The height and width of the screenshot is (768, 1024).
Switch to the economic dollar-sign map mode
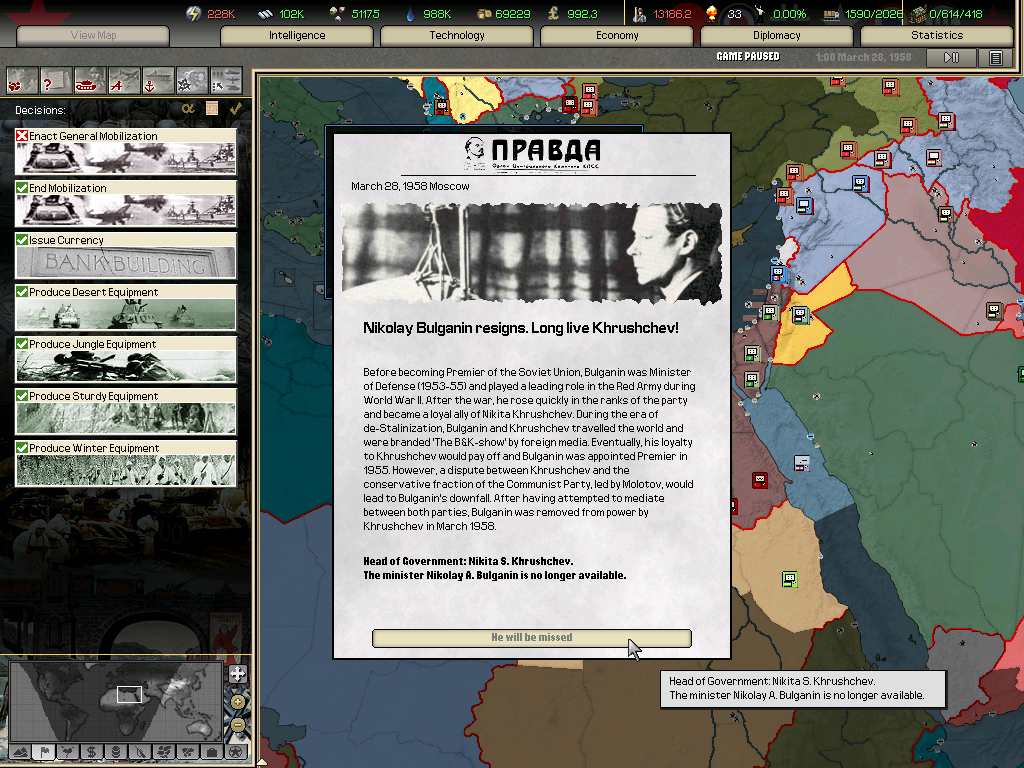coord(91,751)
